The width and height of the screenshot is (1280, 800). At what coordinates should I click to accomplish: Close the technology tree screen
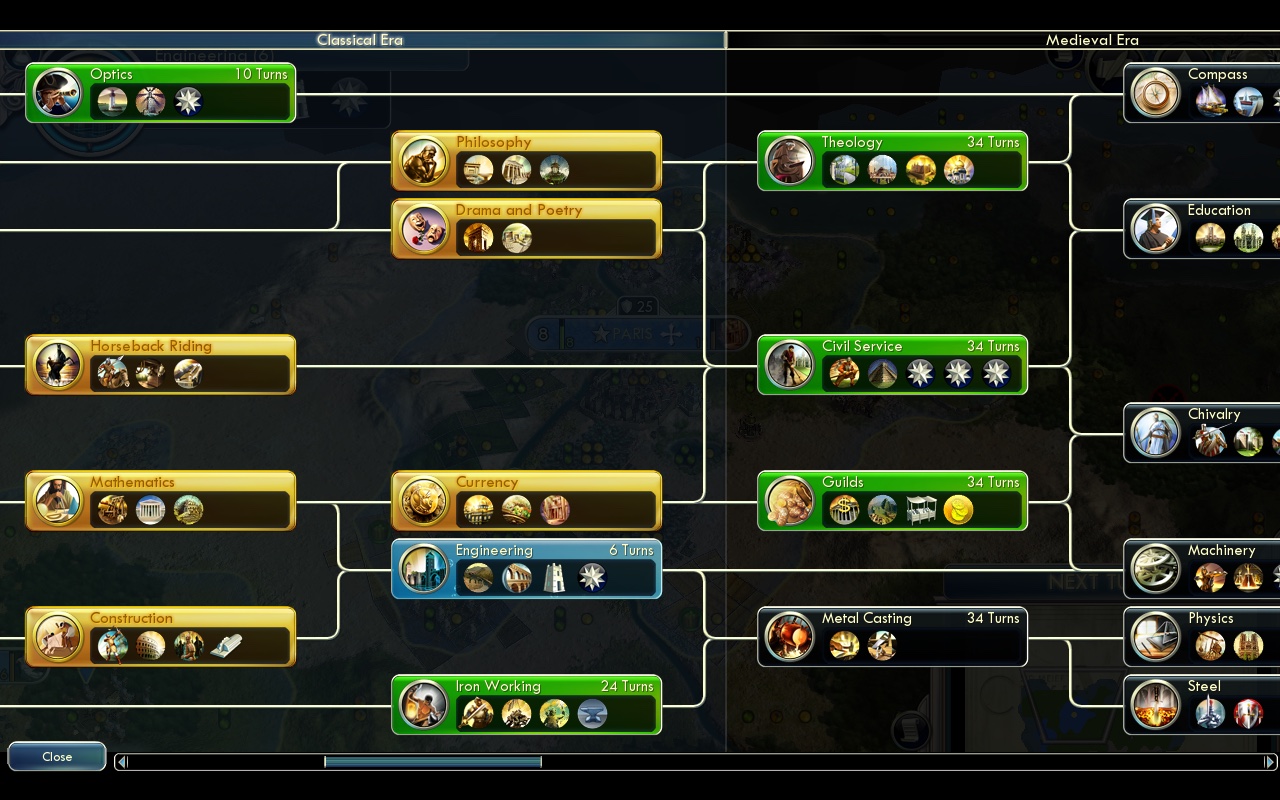point(57,757)
